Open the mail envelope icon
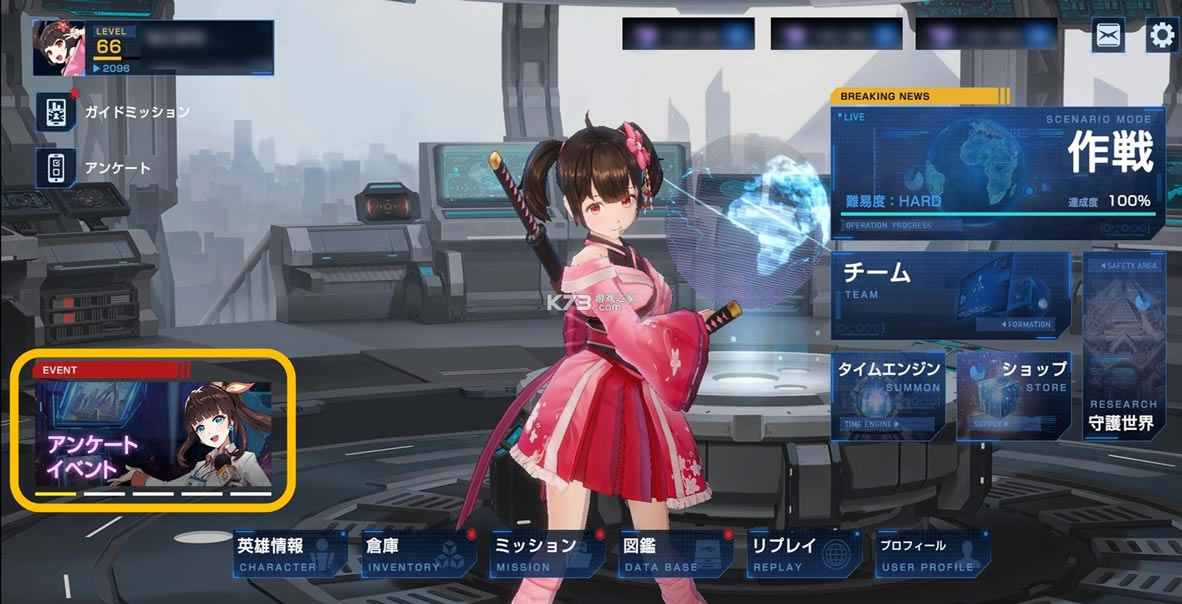 [1108, 35]
